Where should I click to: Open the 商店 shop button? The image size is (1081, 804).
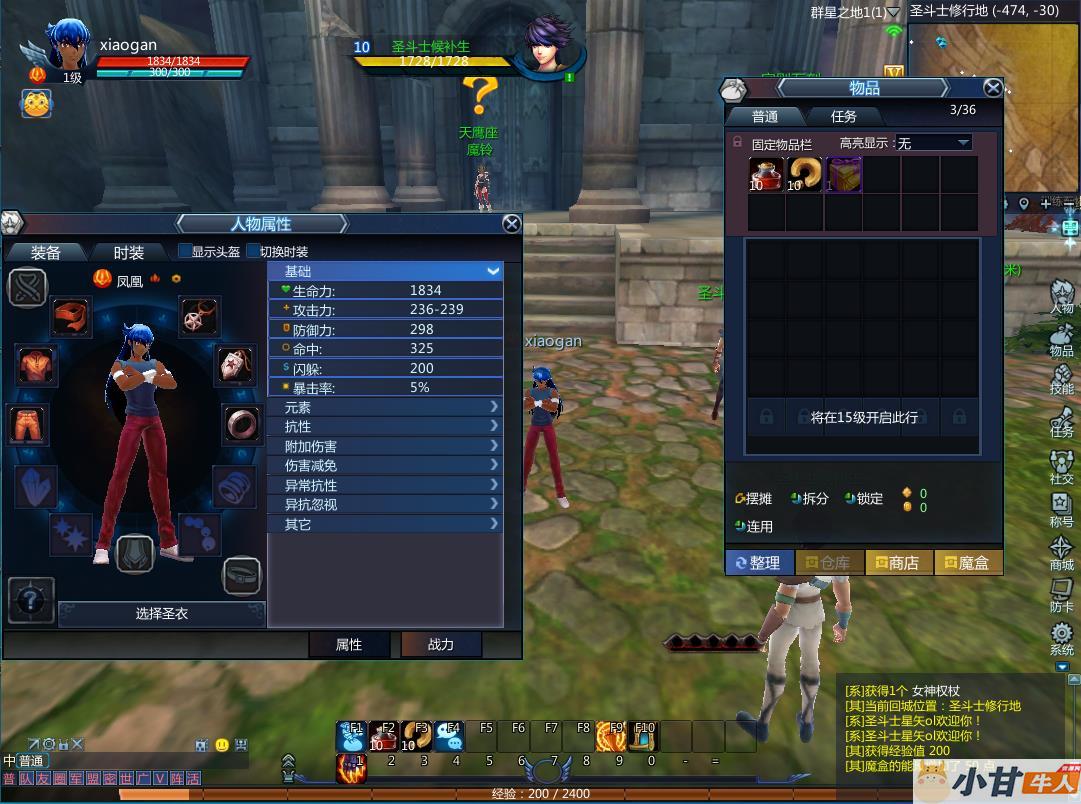pyautogui.click(x=898, y=563)
